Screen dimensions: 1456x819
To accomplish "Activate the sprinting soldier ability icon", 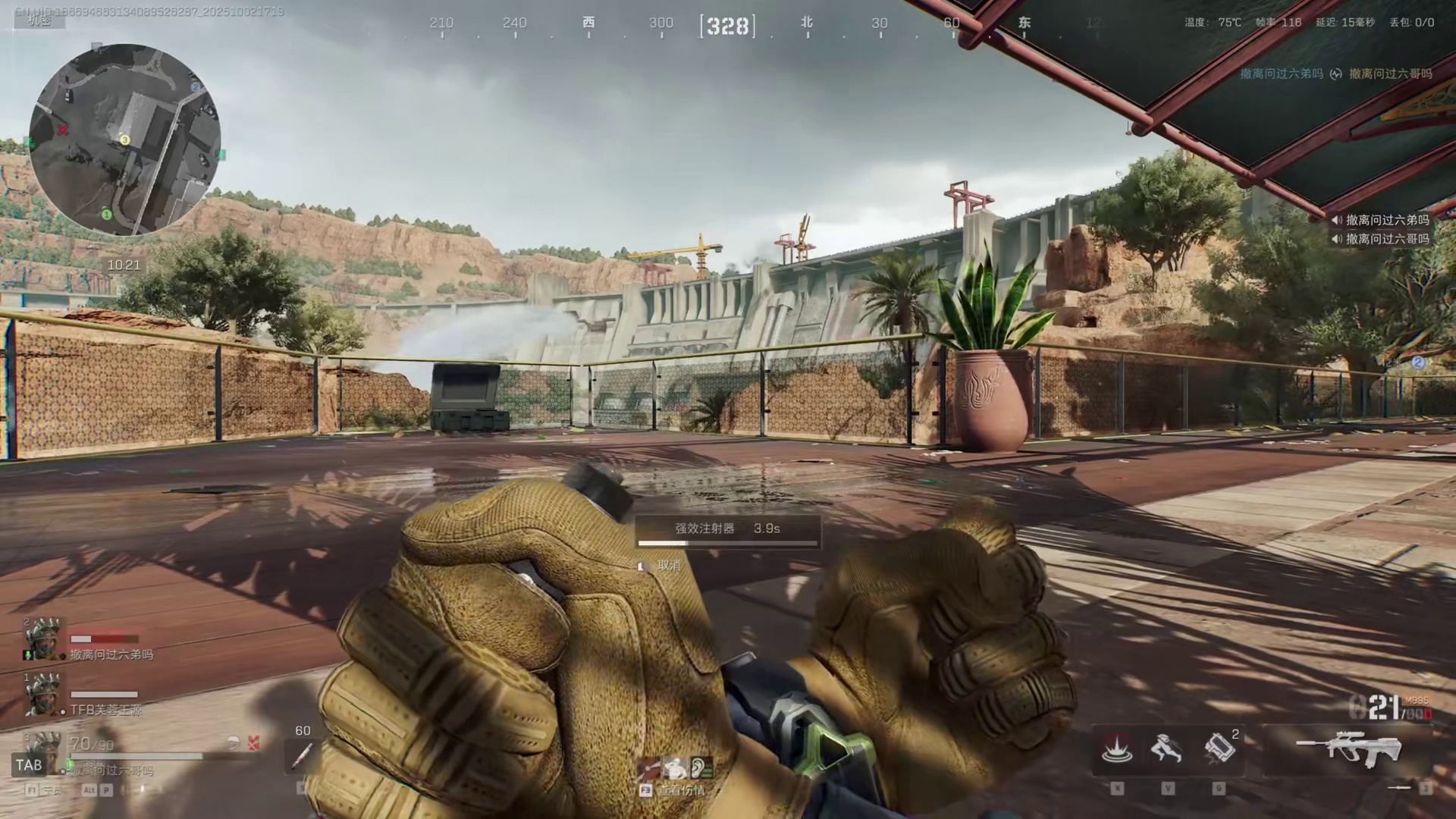I will point(1166,749).
